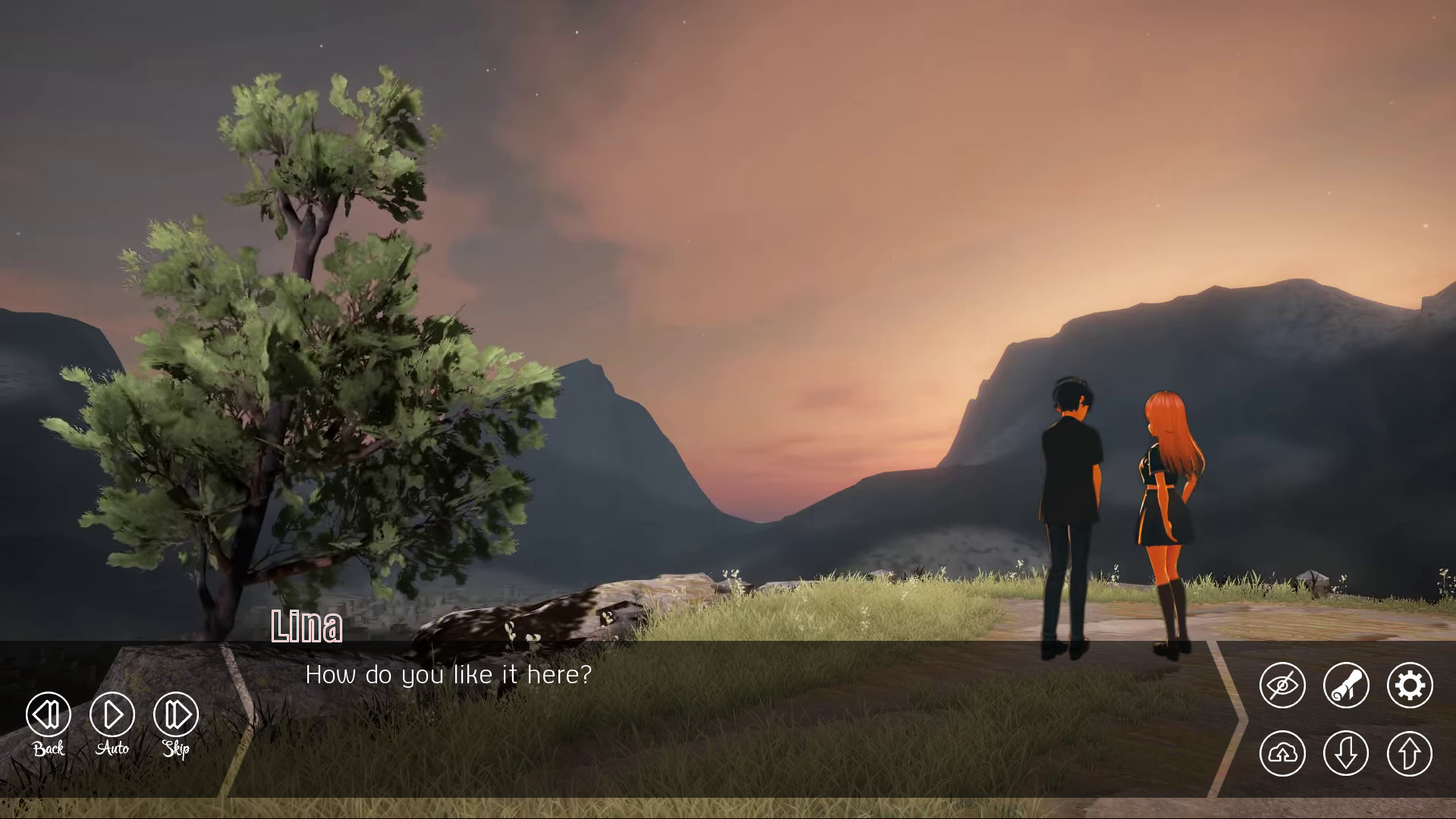
Task: Expand the backlog with the scroll button
Action: tap(1346, 685)
